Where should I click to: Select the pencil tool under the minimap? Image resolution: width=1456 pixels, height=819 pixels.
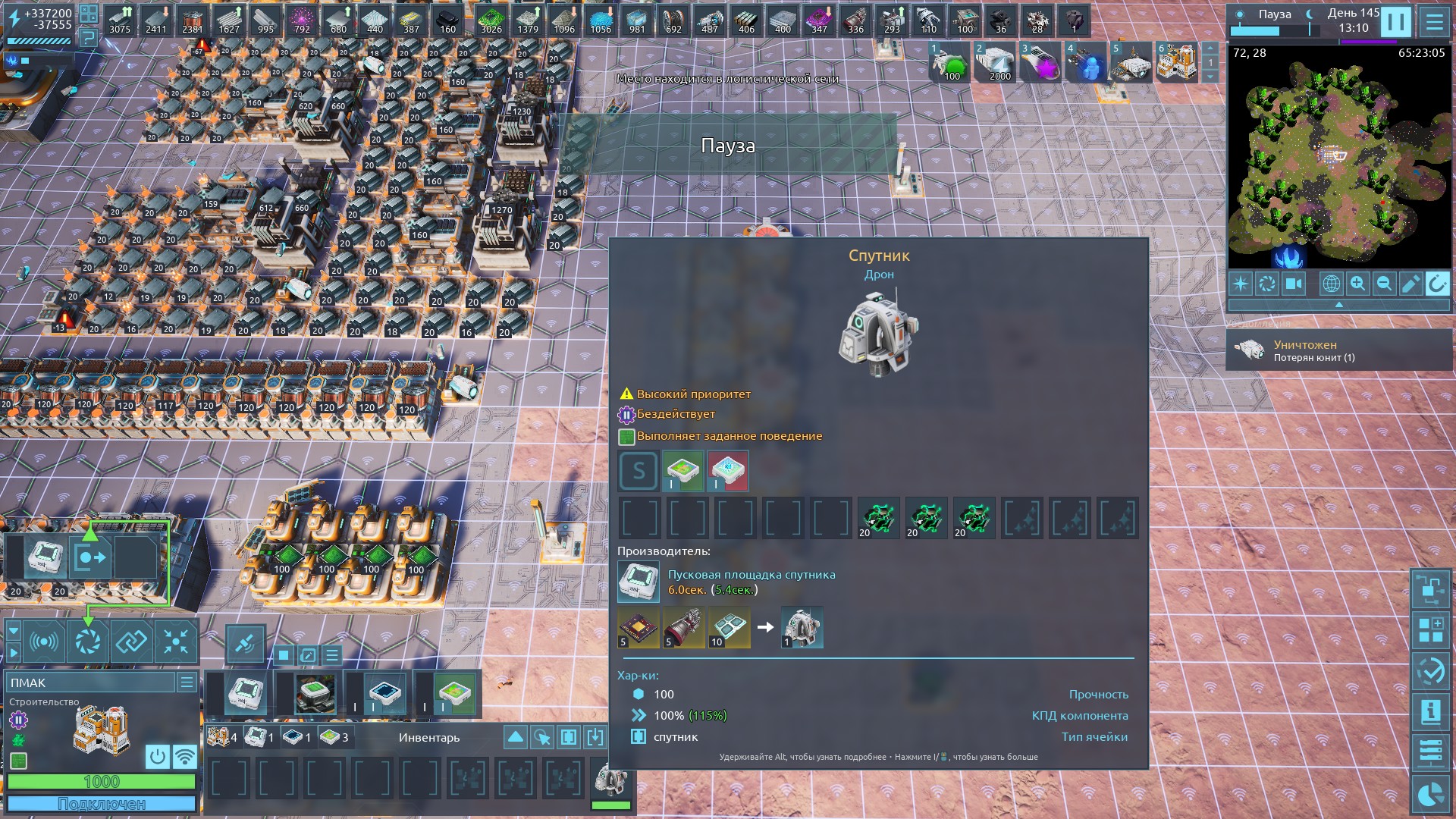tap(1410, 284)
